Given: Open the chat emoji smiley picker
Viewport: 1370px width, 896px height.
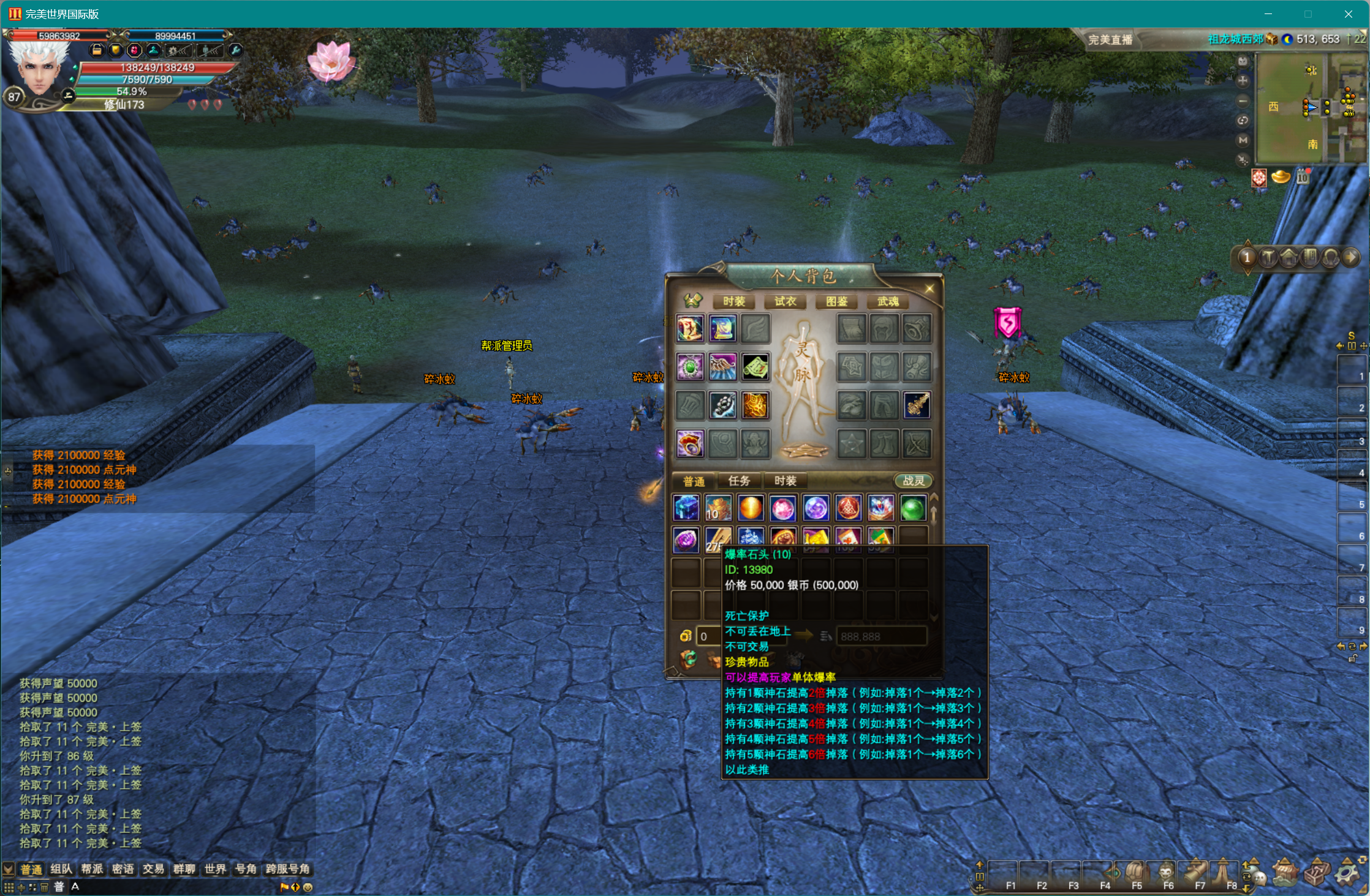Looking at the screenshot, I should tap(308, 887).
